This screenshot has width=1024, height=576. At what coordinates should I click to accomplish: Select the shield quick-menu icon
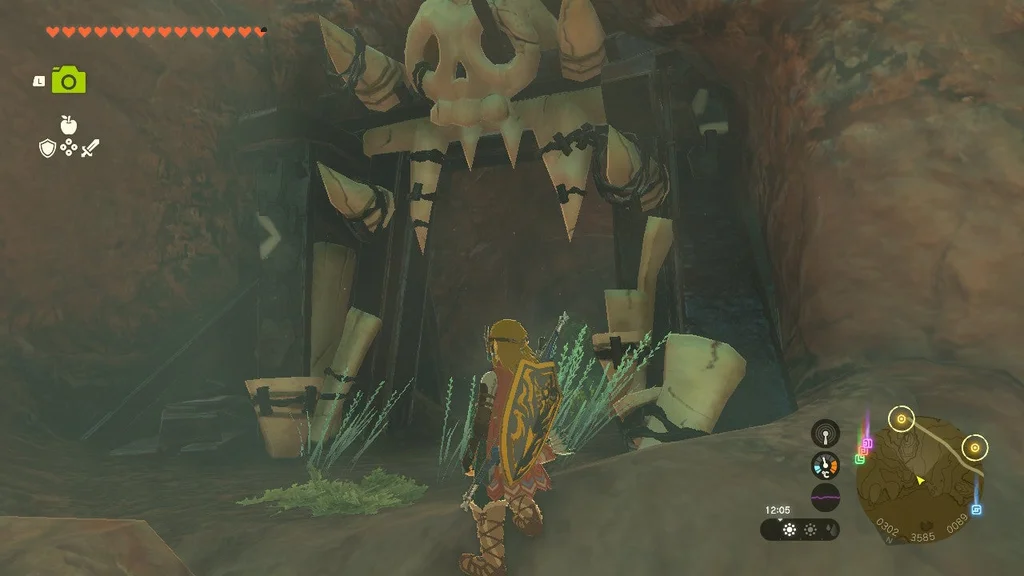[x=47, y=149]
